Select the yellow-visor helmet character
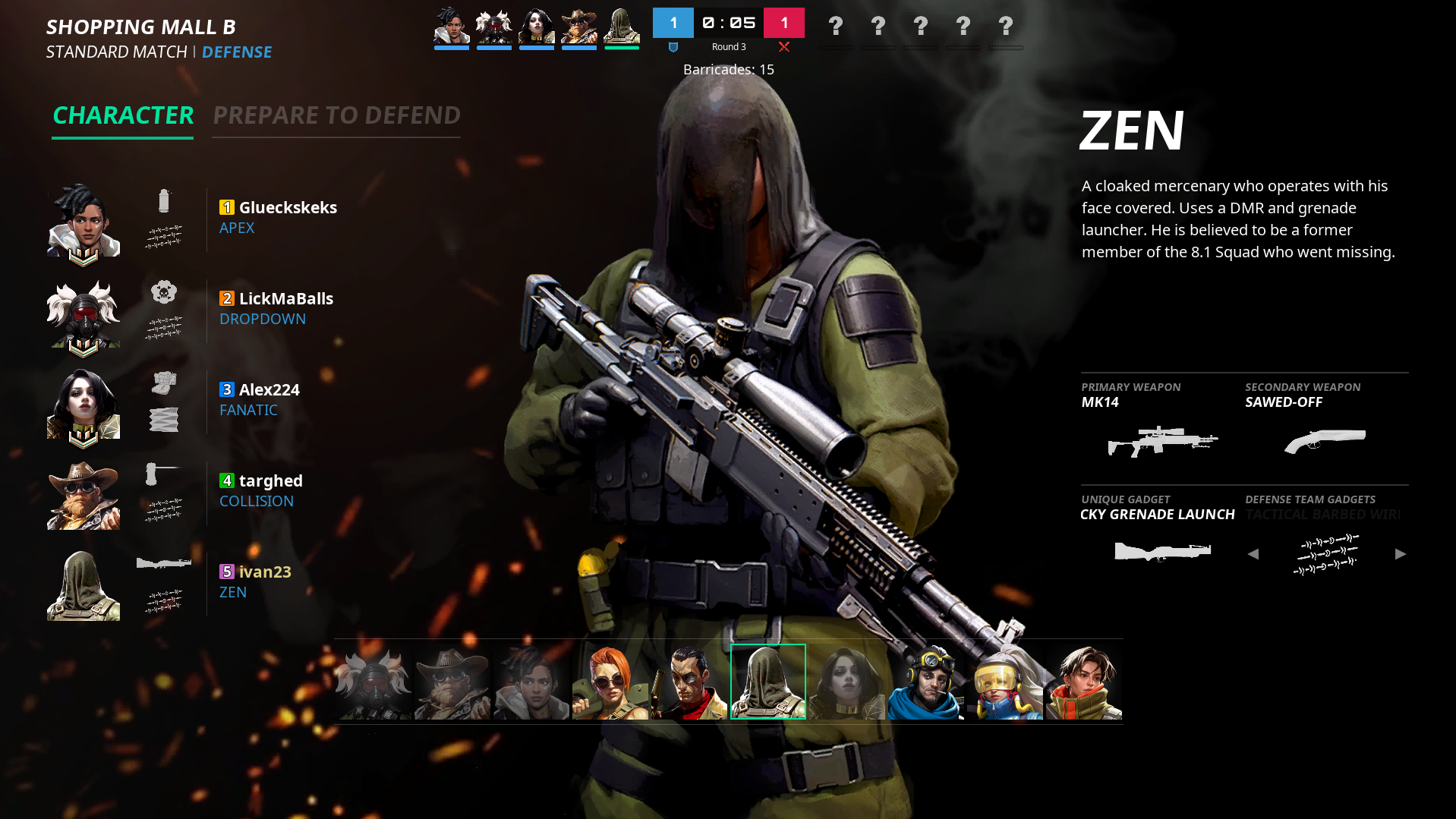1456x819 pixels. tap(1004, 681)
